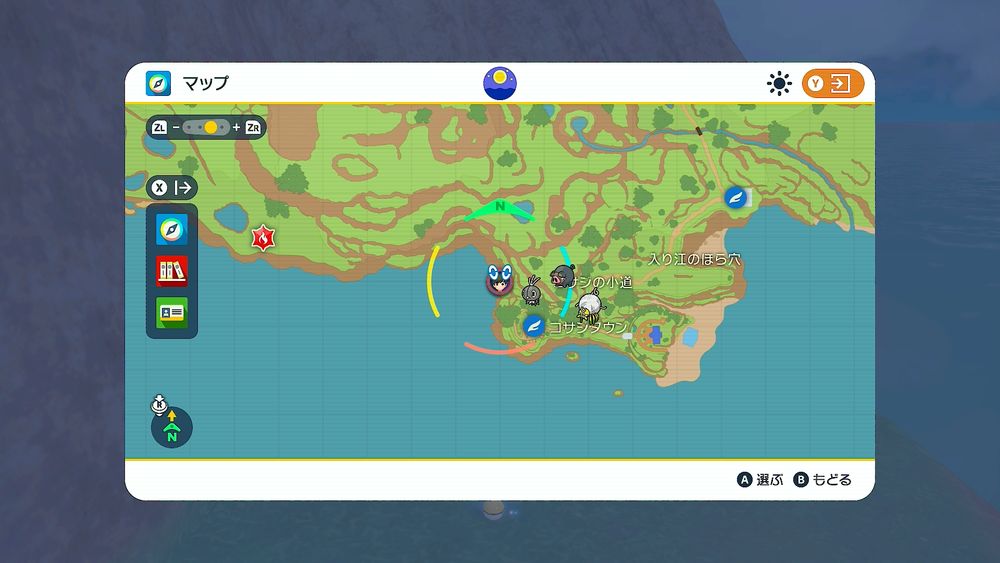Click the orange exit map button

click(832, 83)
